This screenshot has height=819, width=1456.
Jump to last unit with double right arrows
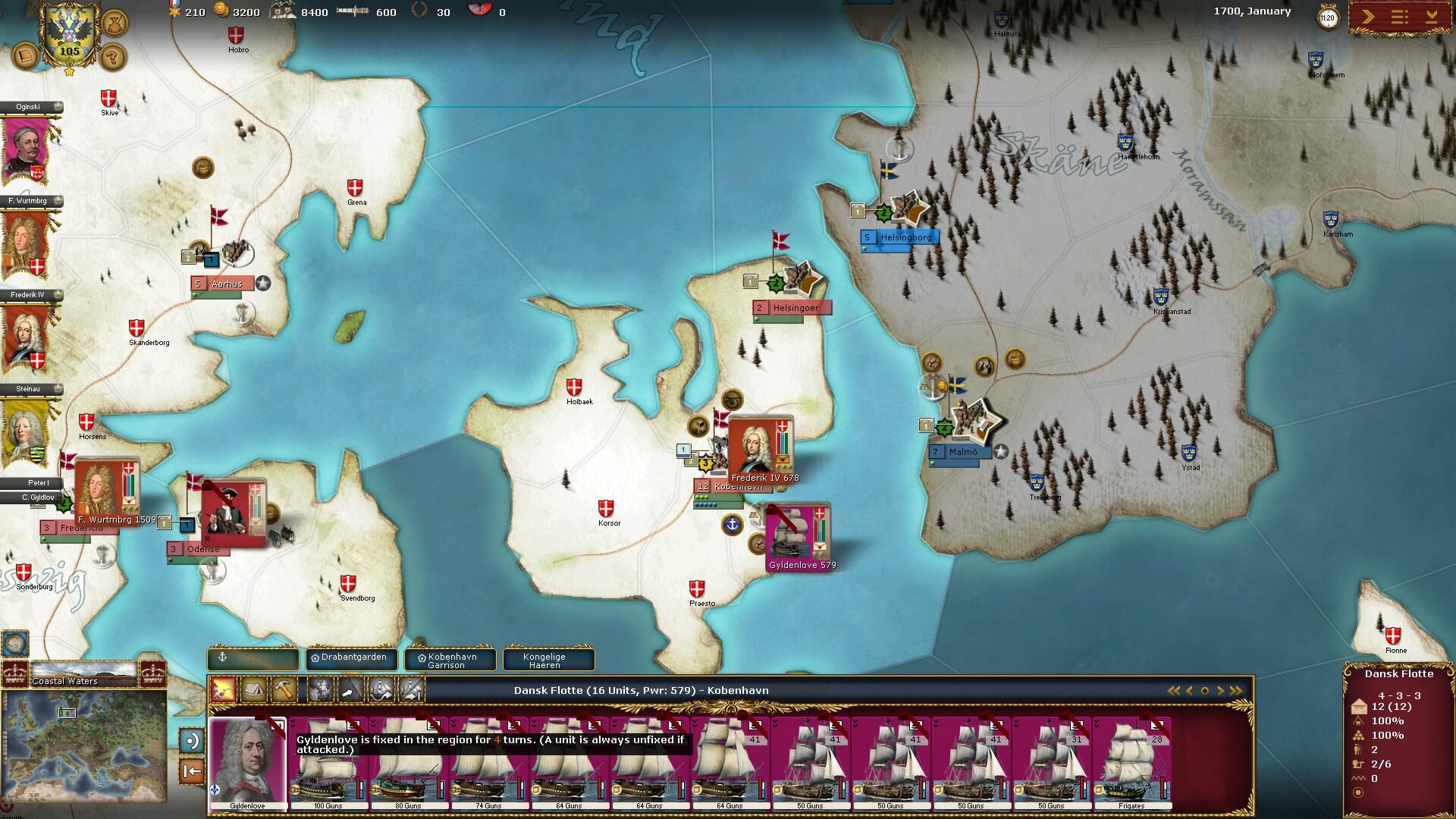click(1236, 691)
